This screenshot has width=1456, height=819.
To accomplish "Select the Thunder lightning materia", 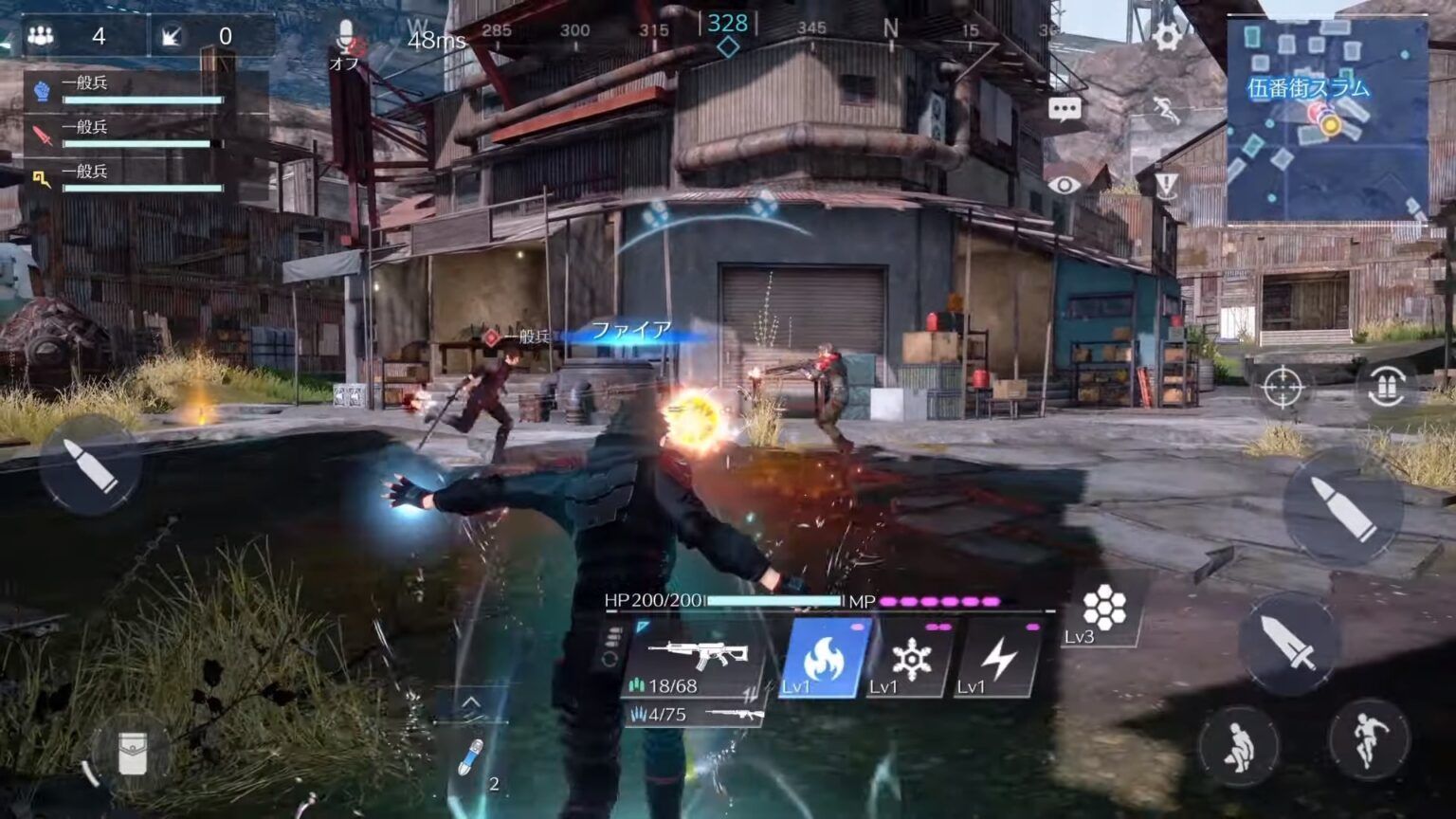I will click(999, 660).
